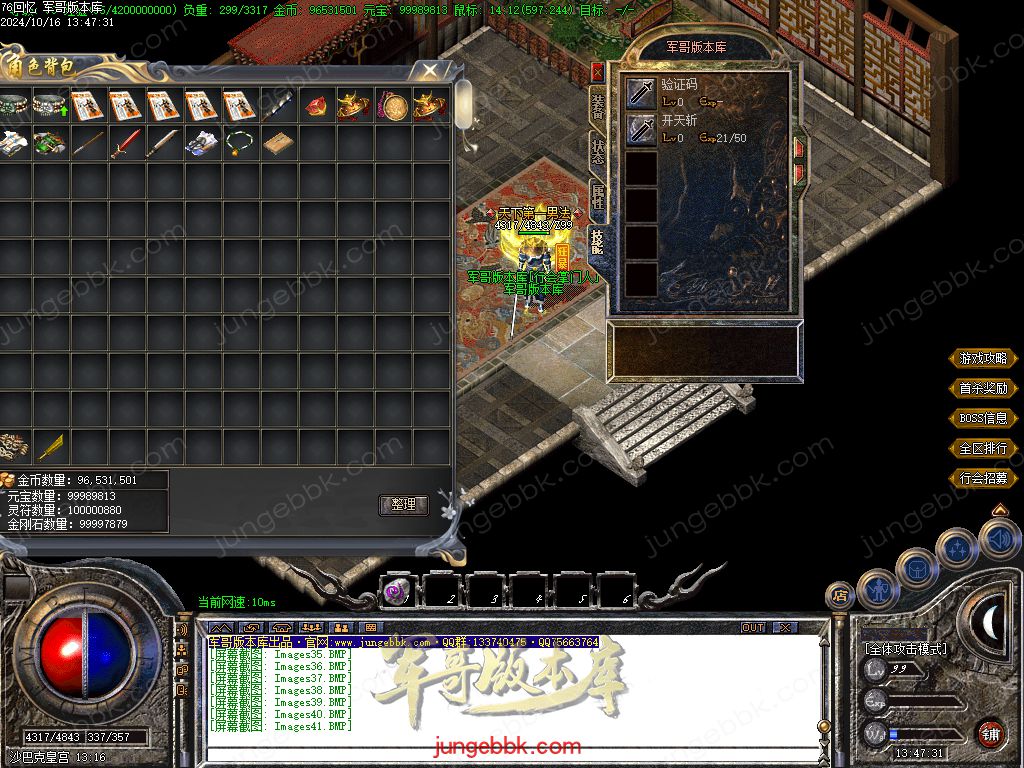This screenshot has width=1024, height=768.
Task: Click the OUT button on chat bar
Action: pos(752,627)
